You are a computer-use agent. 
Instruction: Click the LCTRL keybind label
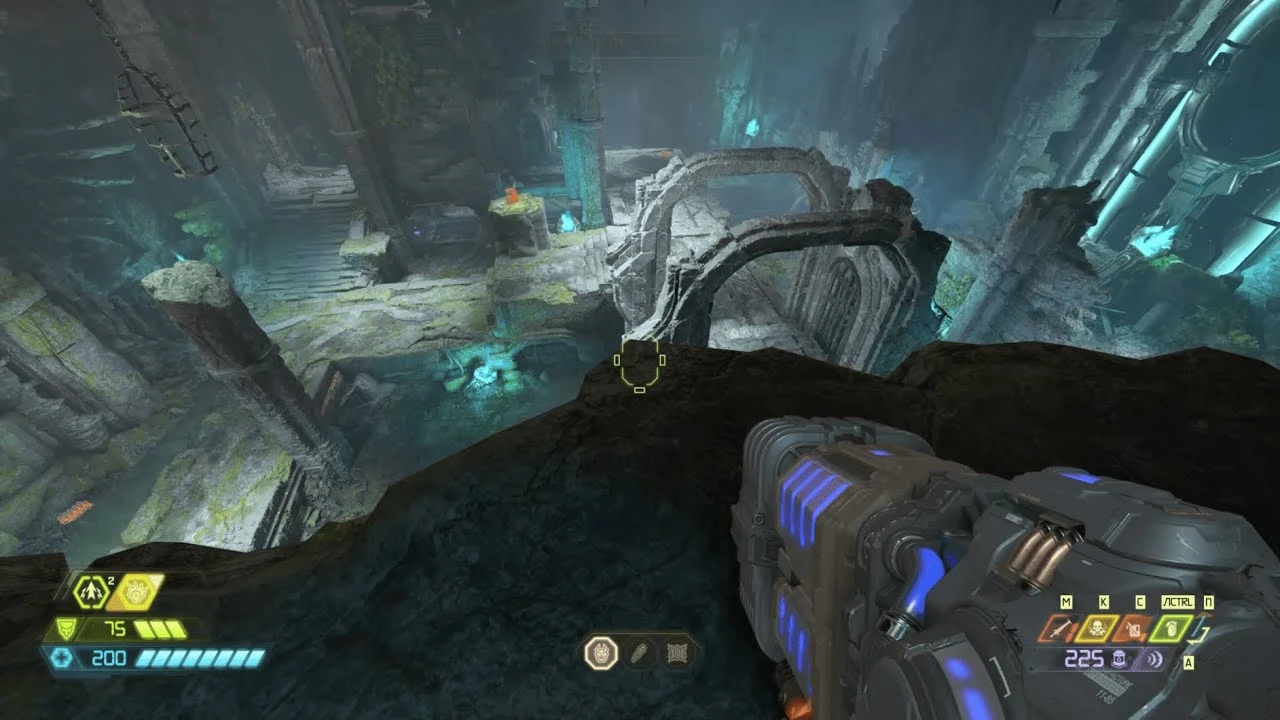tap(1177, 601)
